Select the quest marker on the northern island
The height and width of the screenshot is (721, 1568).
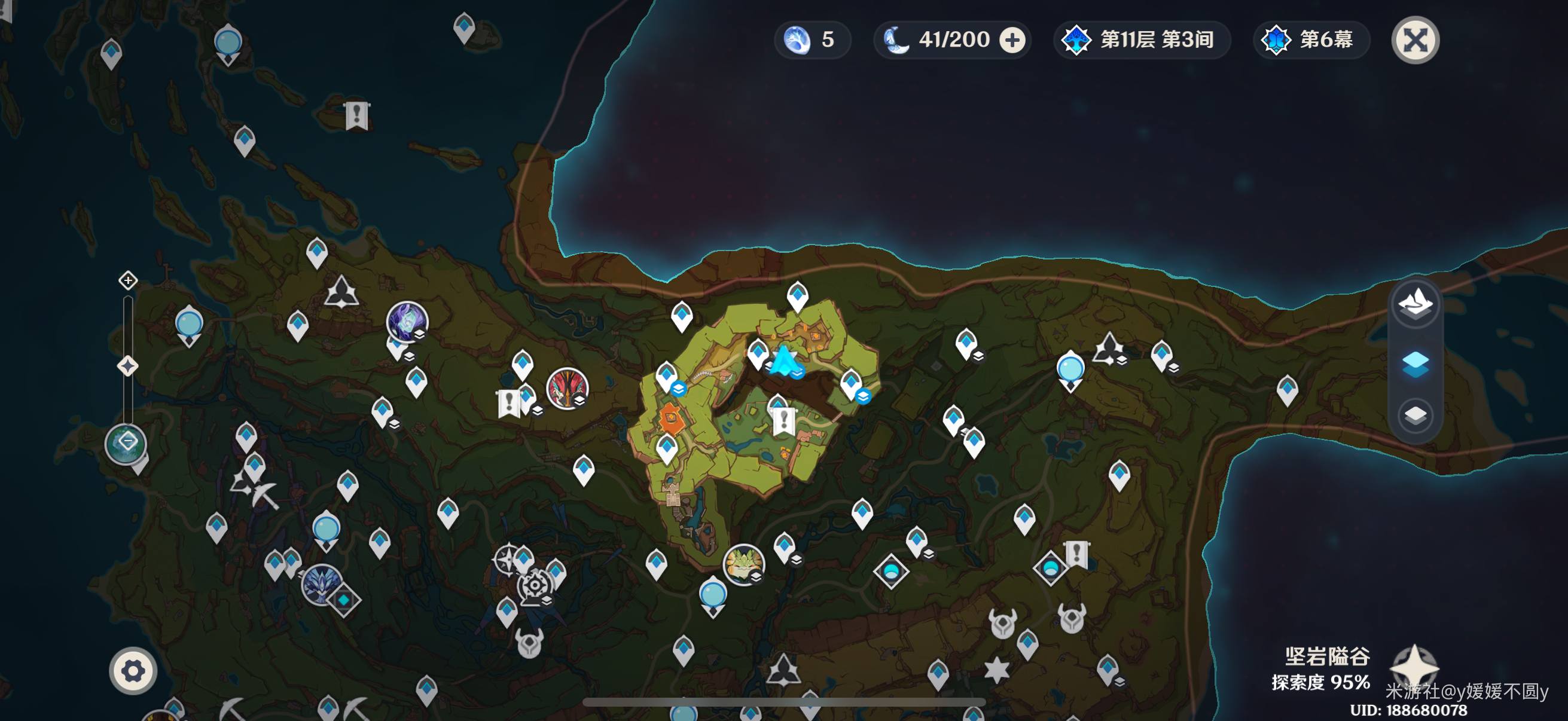[356, 114]
